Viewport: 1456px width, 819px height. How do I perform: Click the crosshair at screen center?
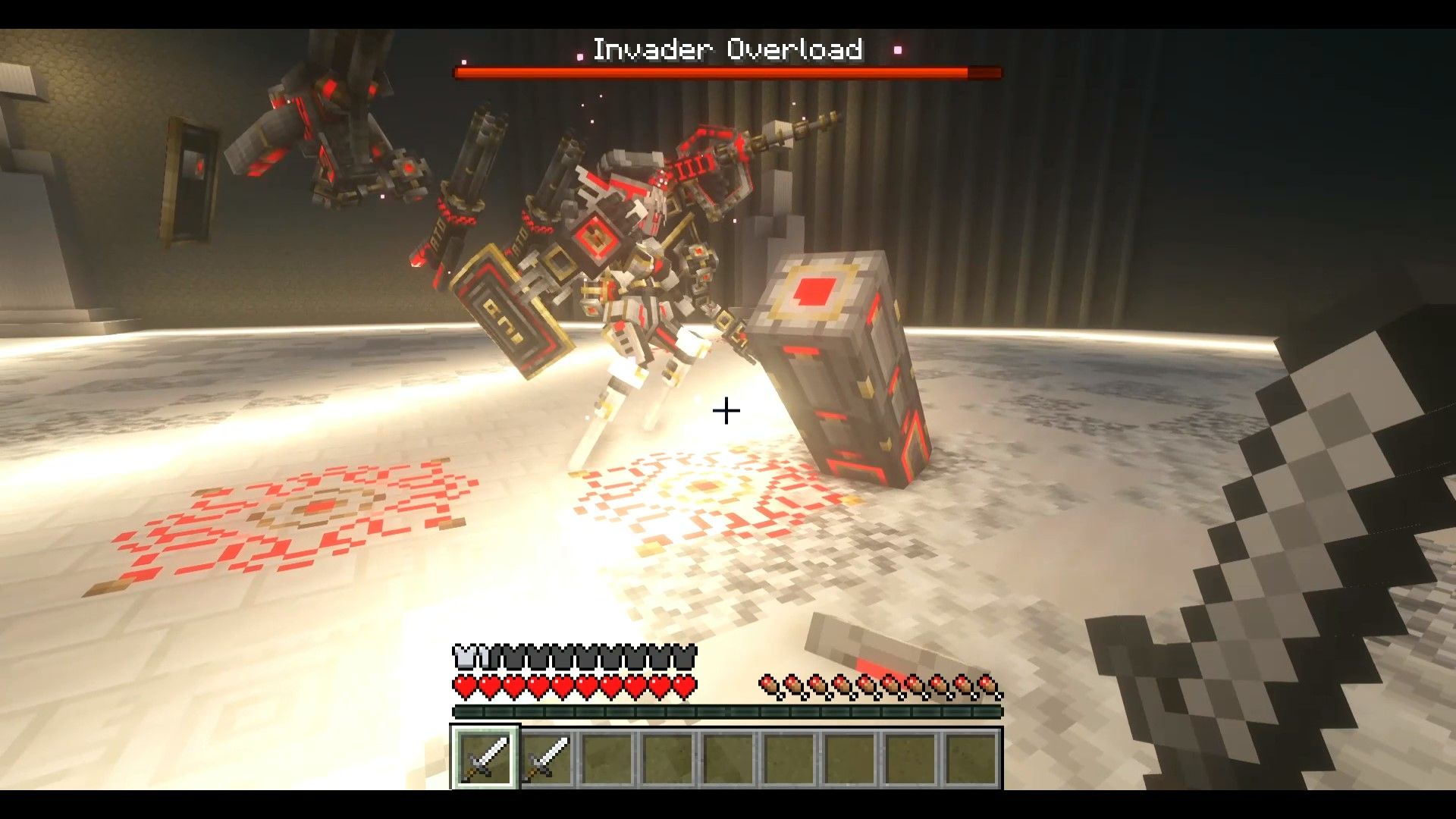726,411
